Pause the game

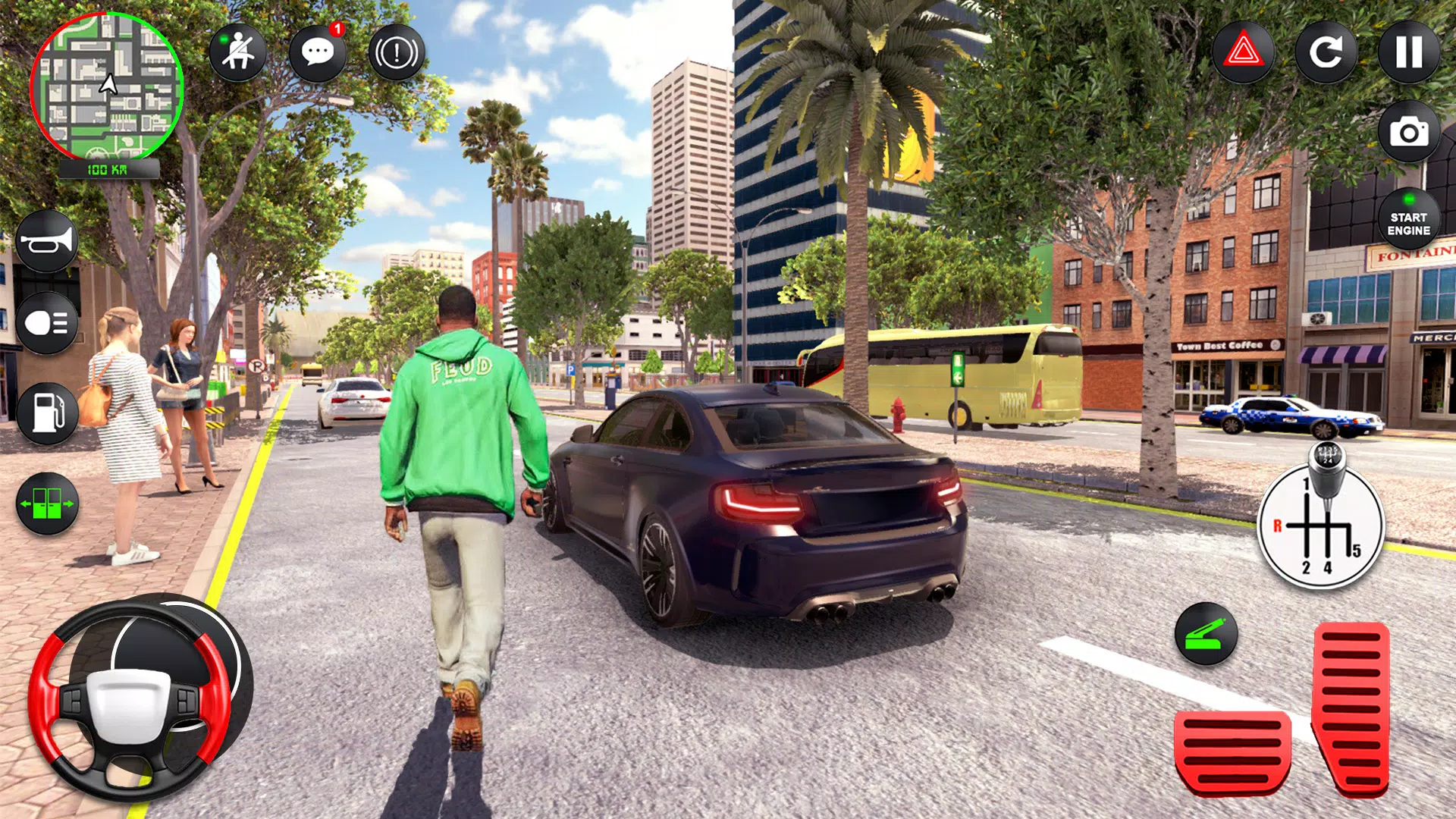click(x=1409, y=52)
